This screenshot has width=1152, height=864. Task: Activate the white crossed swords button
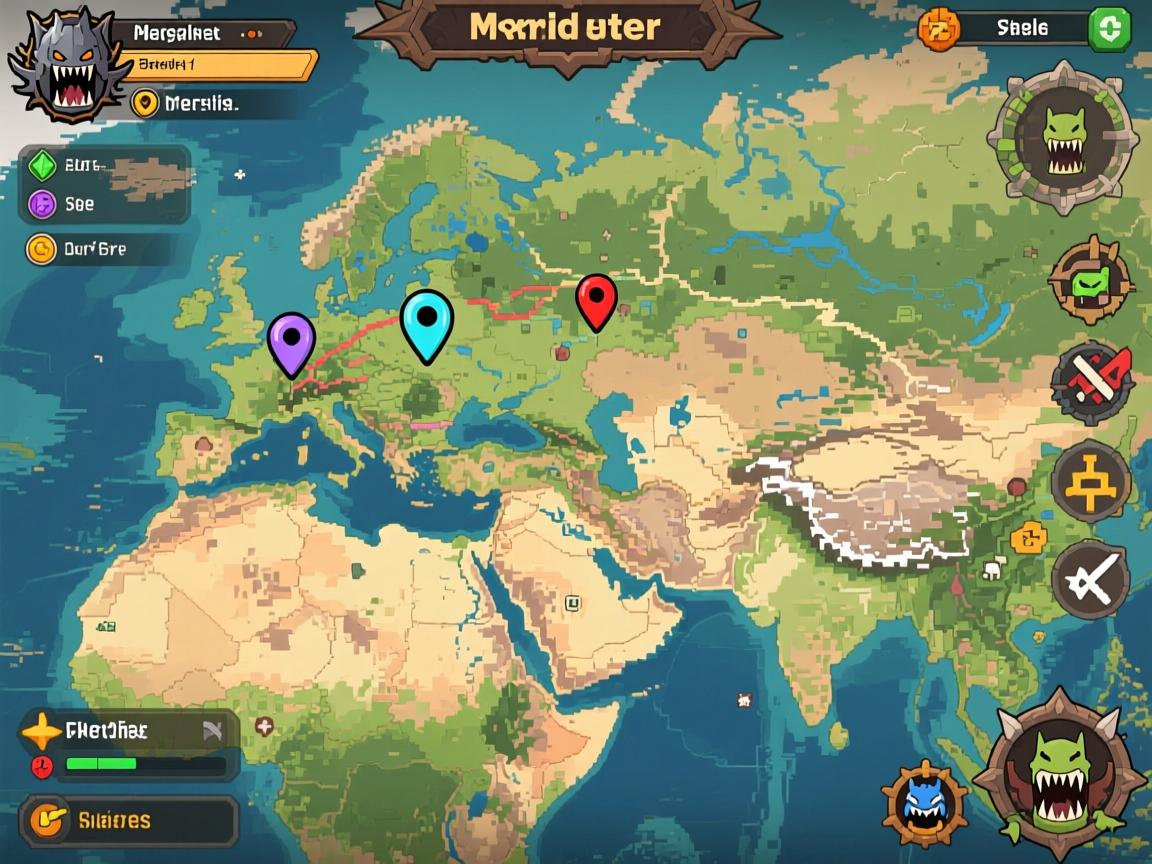[x=1090, y=579]
